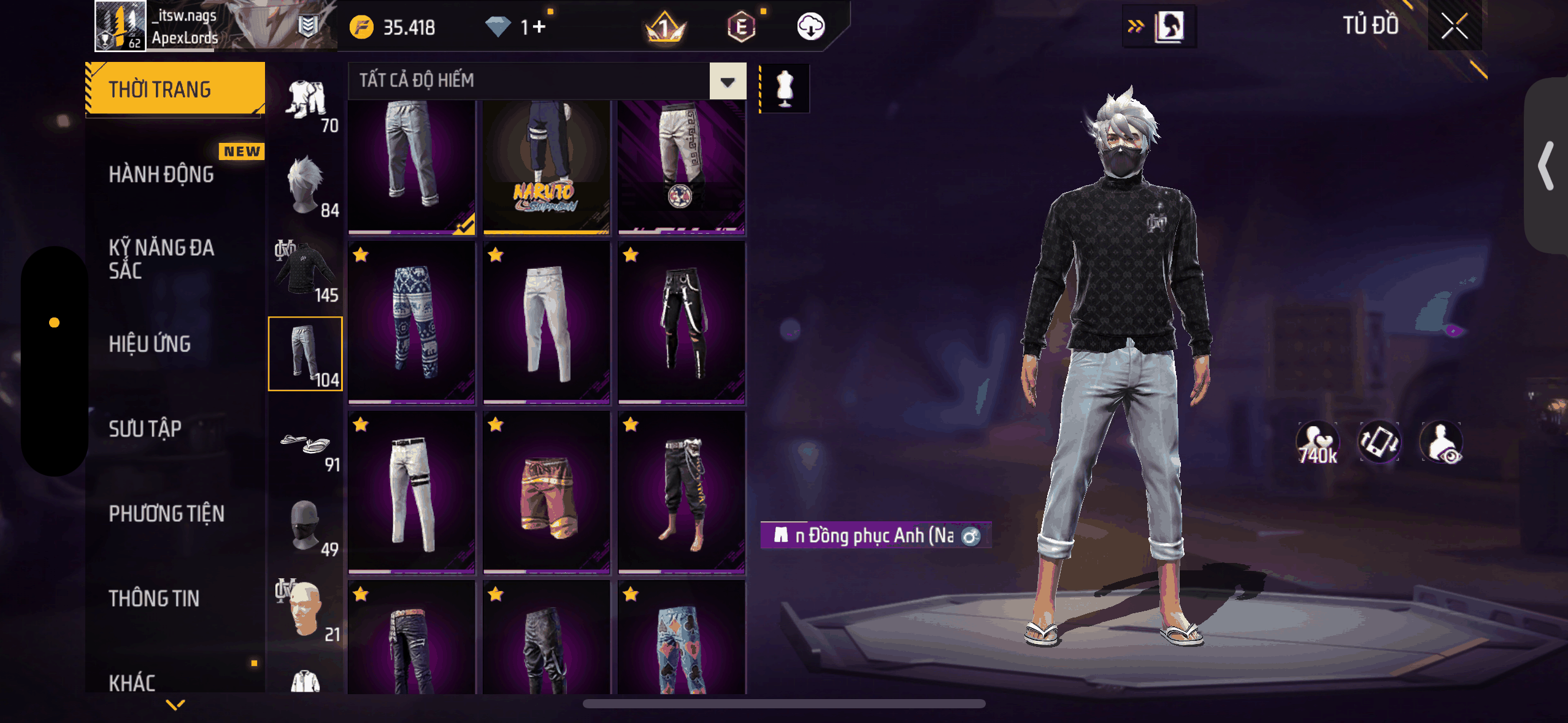1568x723 pixels.
Task: Open the Phương Tiện tab
Action: click(166, 514)
